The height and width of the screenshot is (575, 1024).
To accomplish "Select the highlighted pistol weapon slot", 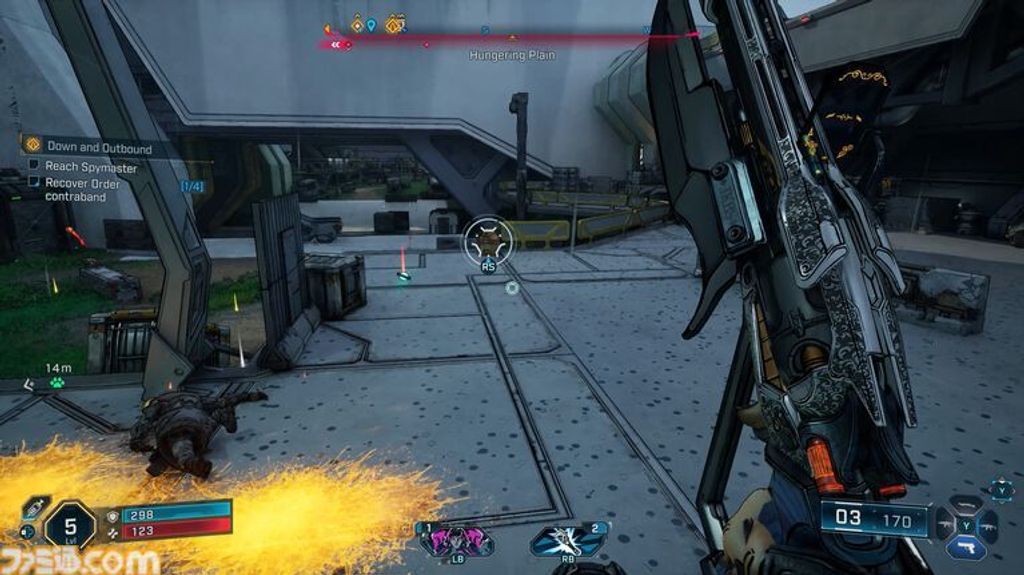I will click(x=965, y=546).
